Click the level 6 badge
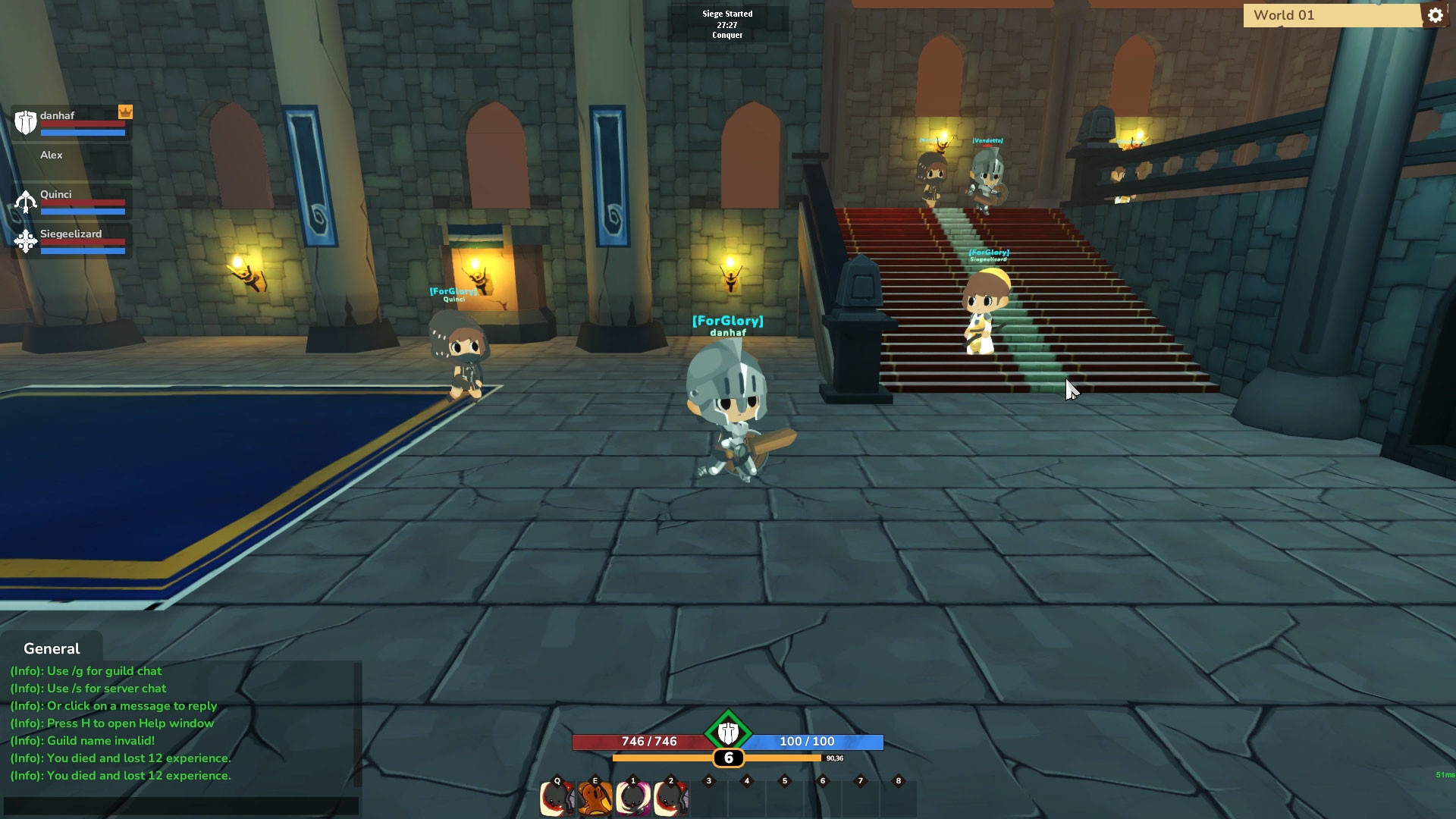 pos(729,758)
